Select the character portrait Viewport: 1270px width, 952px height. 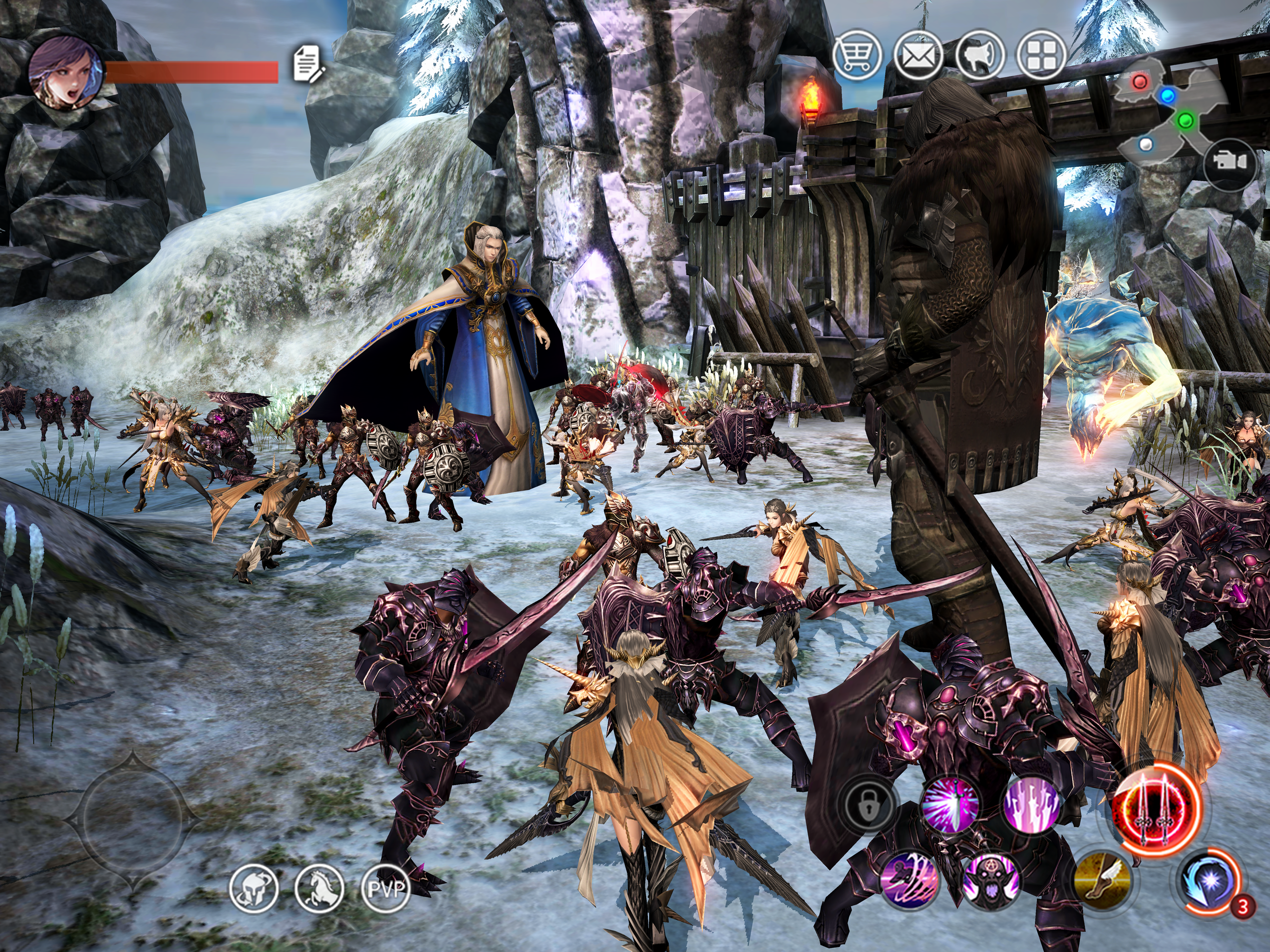click(64, 72)
